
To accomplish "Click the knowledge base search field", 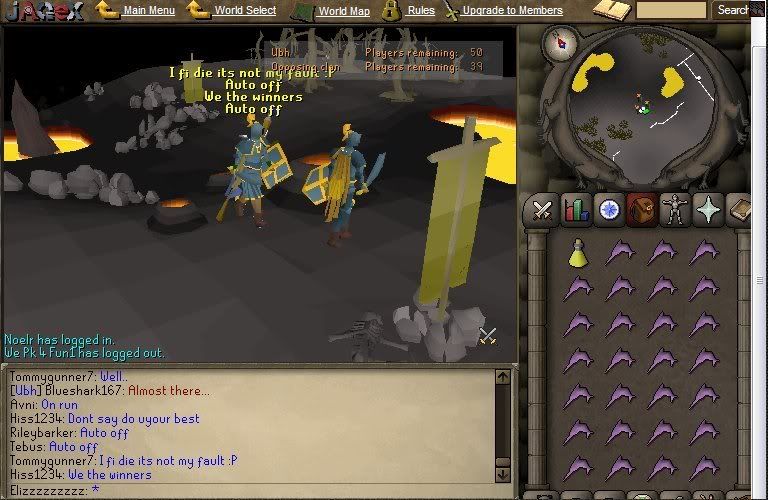I will point(671,10).
